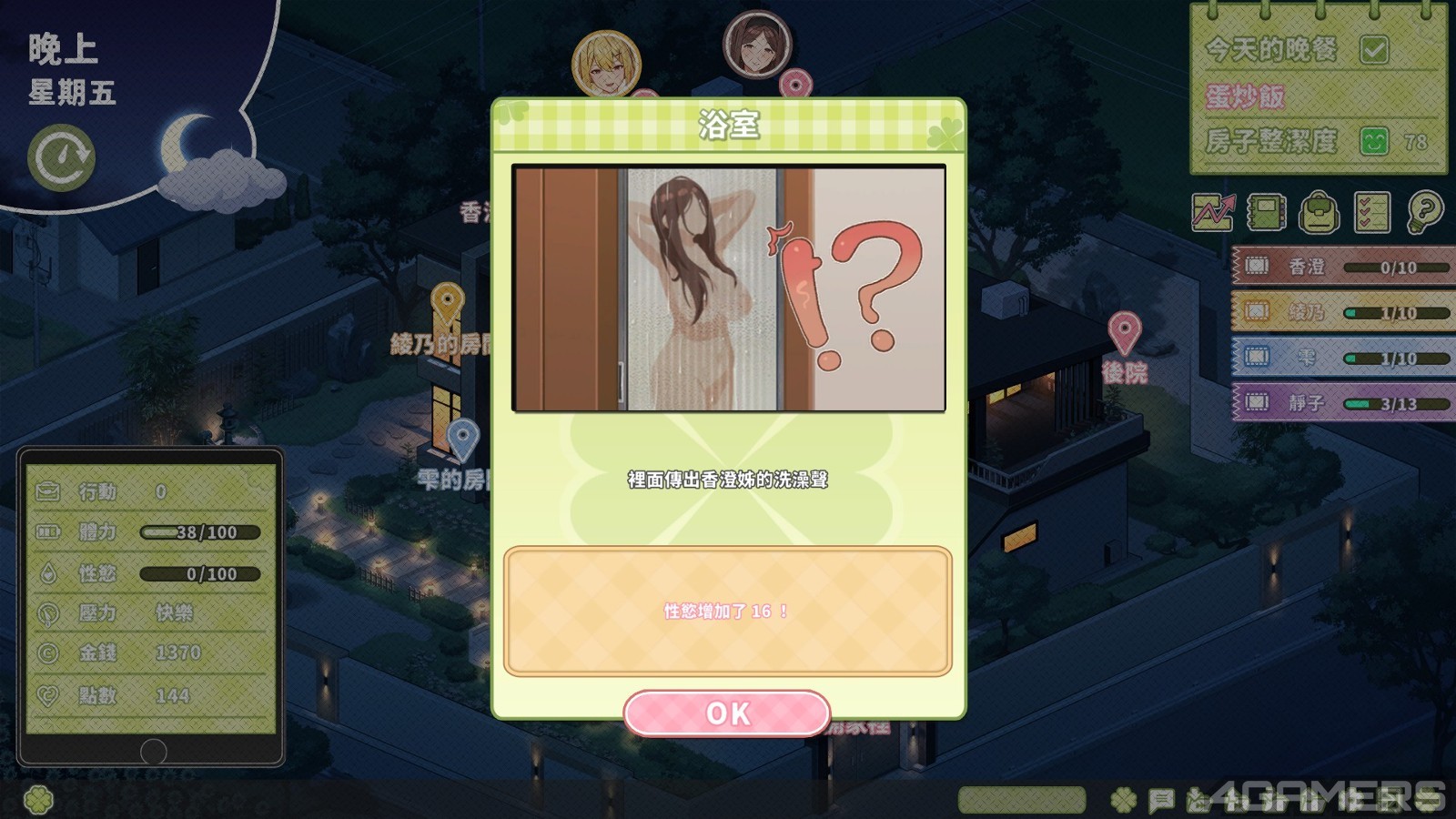Click the tablet's home button

coord(153,752)
